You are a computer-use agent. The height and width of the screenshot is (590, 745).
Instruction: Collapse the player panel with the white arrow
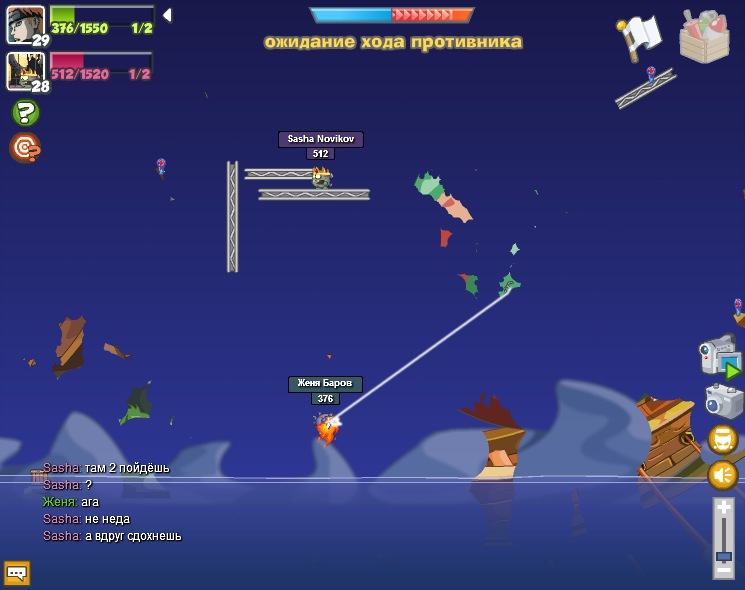(x=167, y=15)
